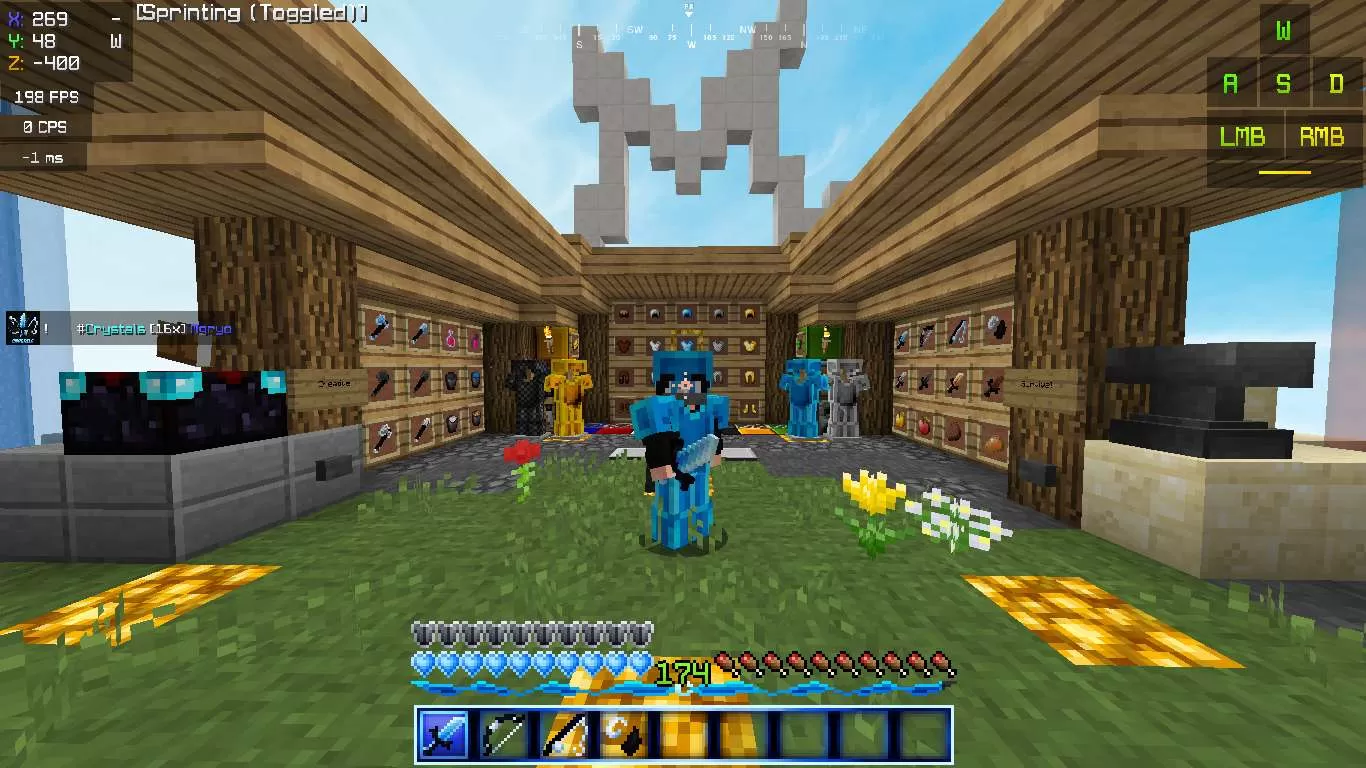Select the ender pearl in hotbar slot four
1366x768 pixels.
[624, 734]
